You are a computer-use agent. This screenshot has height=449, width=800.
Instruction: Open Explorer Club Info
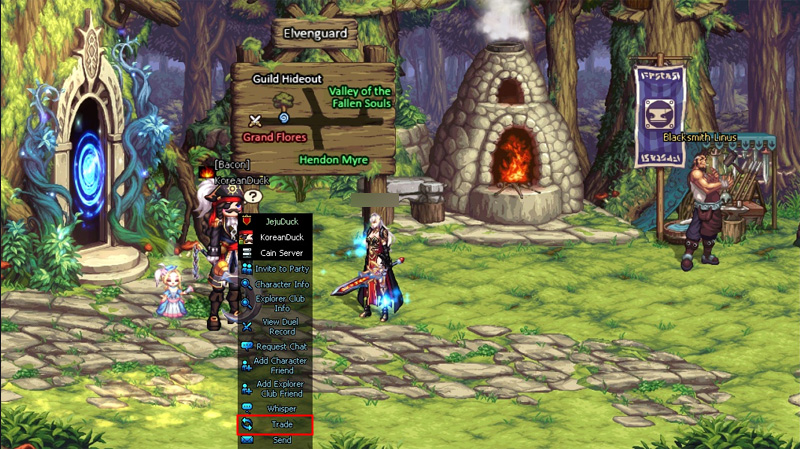(275, 303)
